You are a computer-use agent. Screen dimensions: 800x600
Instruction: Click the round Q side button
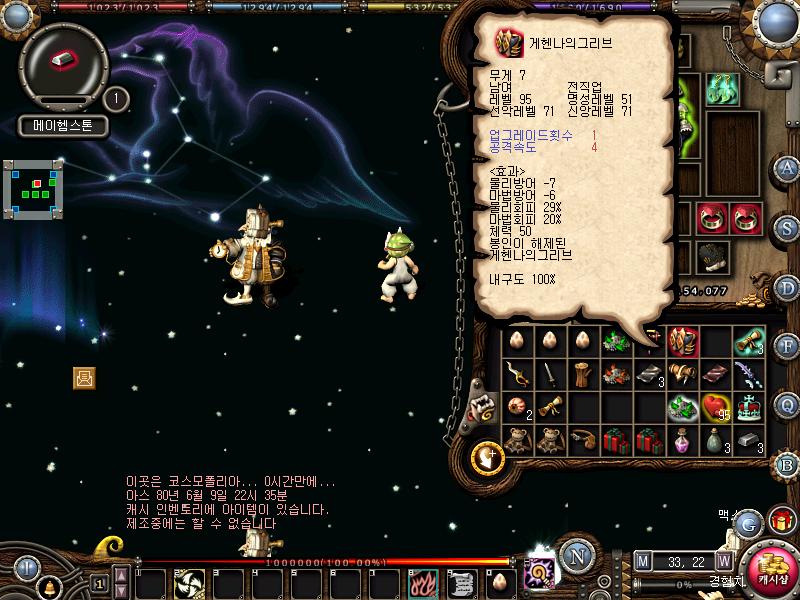pos(787,404)
